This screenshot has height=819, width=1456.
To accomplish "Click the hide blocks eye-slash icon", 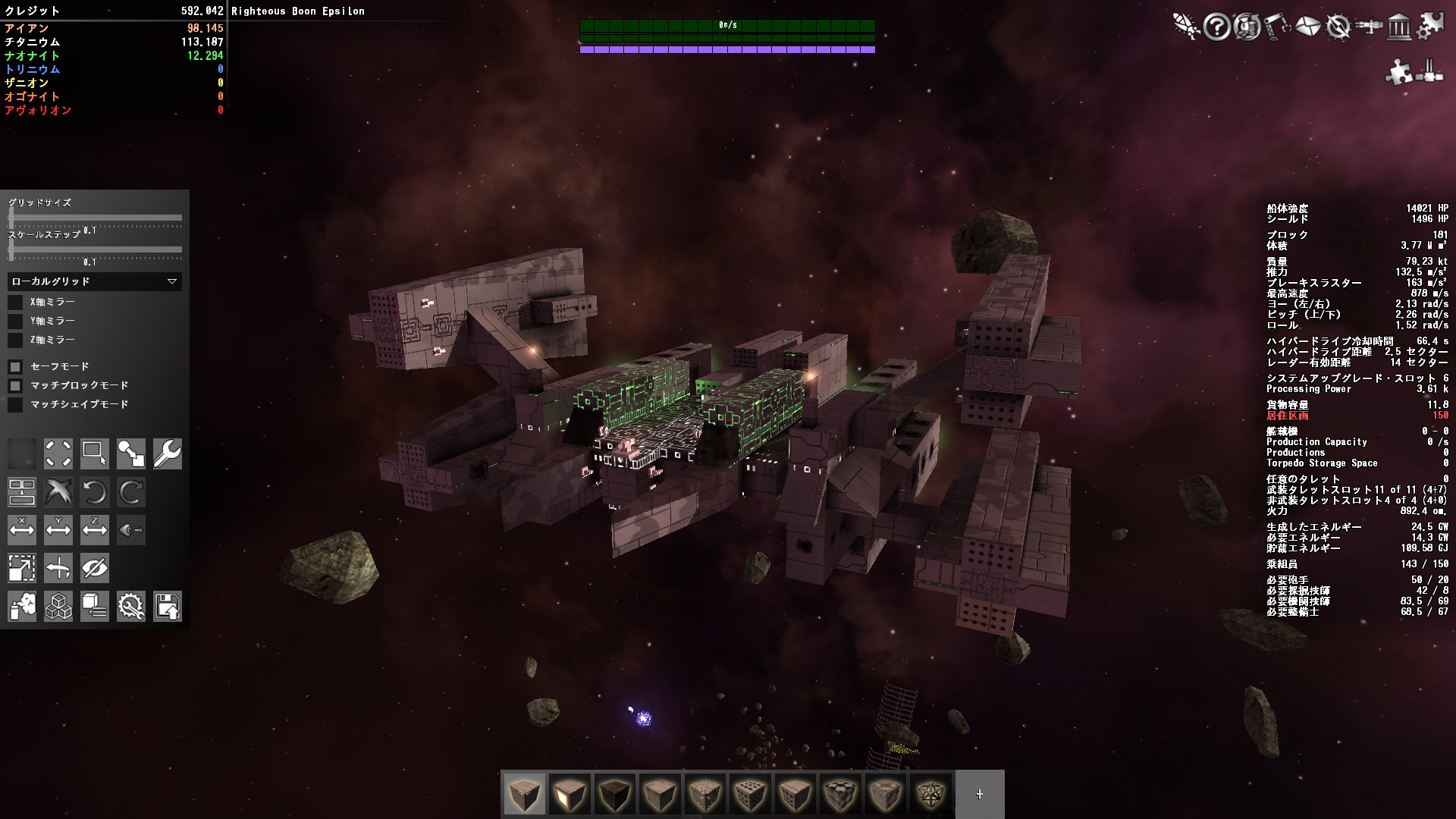I will [95, 567].
